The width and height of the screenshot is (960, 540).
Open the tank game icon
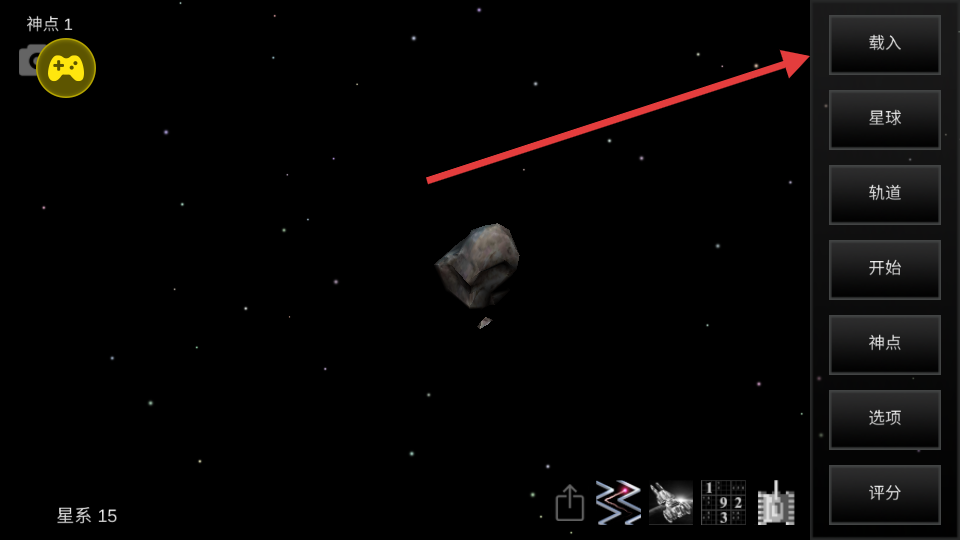click(x=776, y=503)
